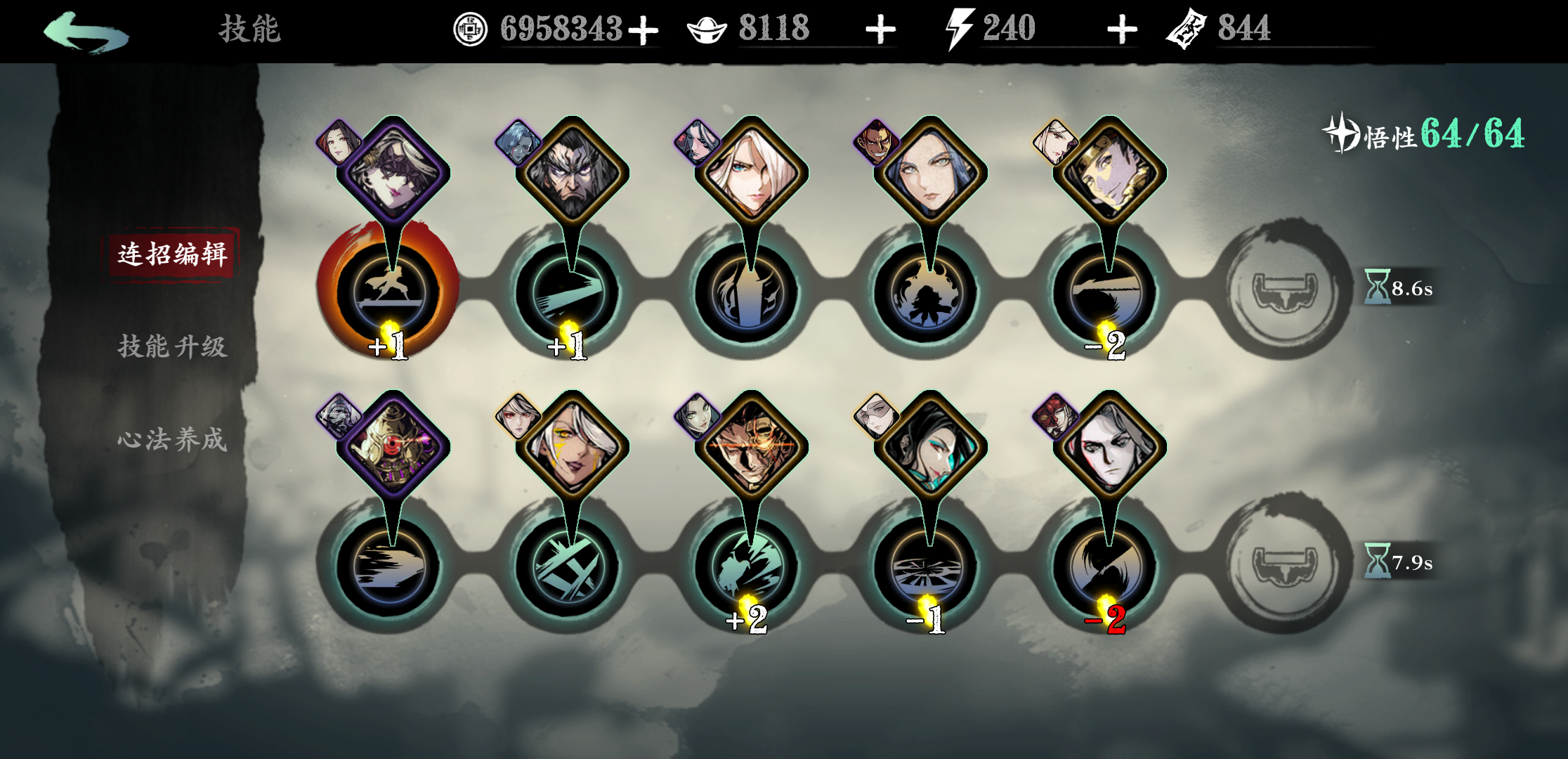Screen dimensions: 1568x759
Task: Click the hourglass showing 7.9s
Action: [x=1398, y=561]
